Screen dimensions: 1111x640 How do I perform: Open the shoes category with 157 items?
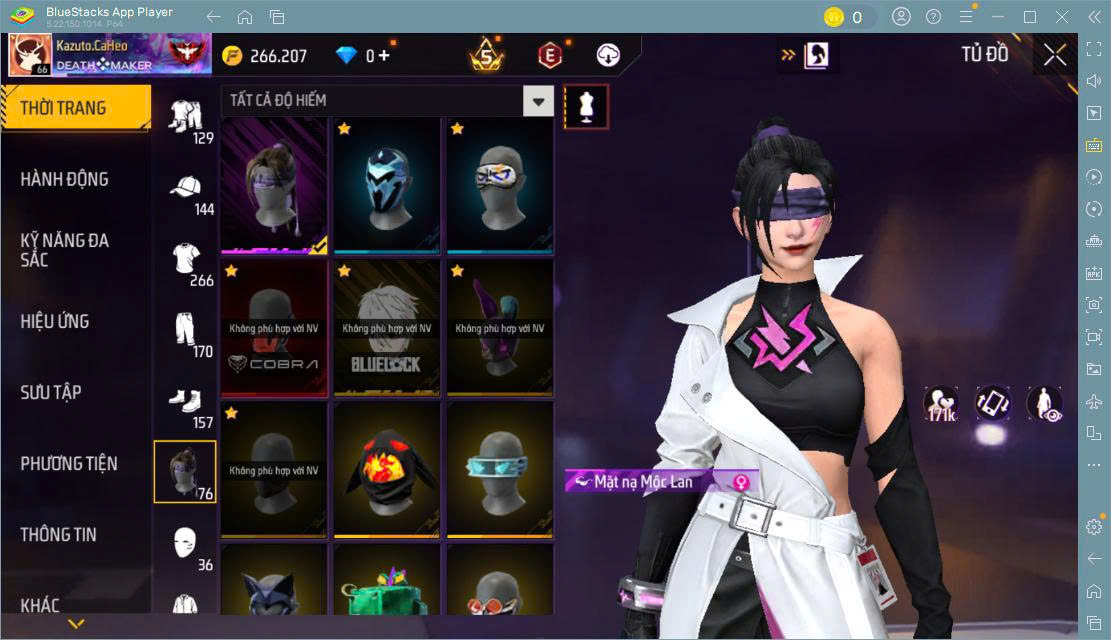(x=186, y=407)
